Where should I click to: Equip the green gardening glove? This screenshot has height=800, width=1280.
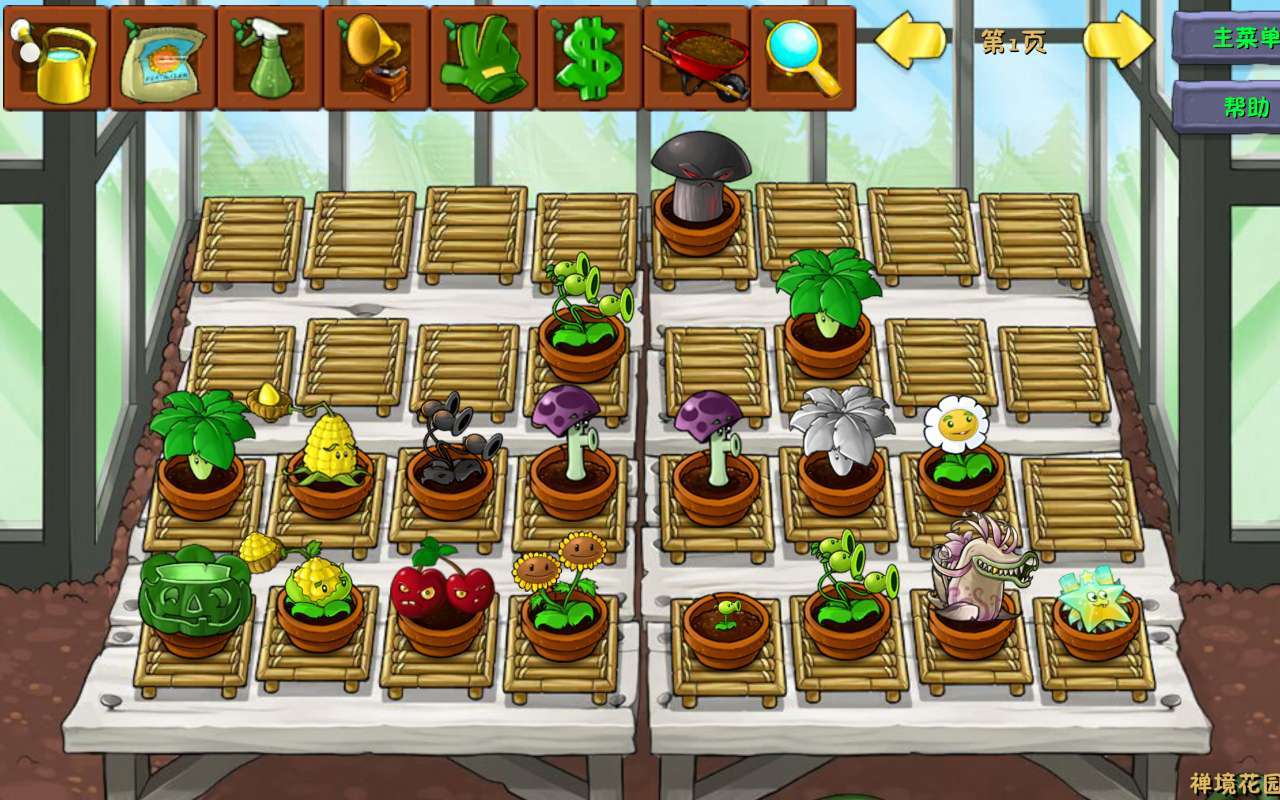[483, 58]
